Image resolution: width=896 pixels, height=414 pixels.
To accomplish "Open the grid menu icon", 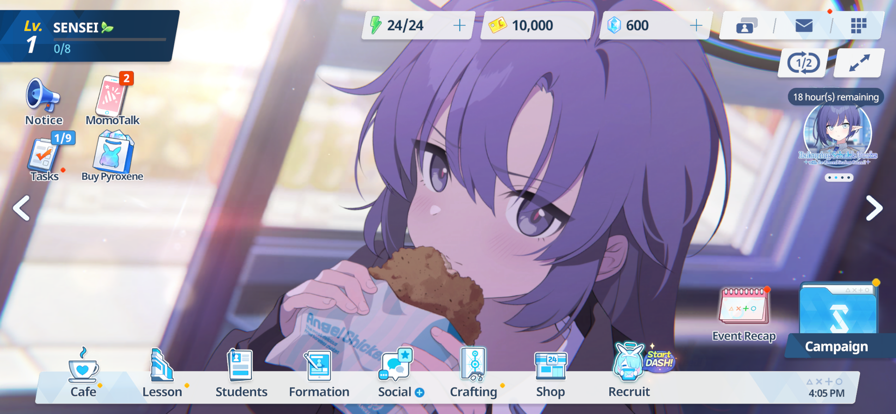I will point(859,25).
